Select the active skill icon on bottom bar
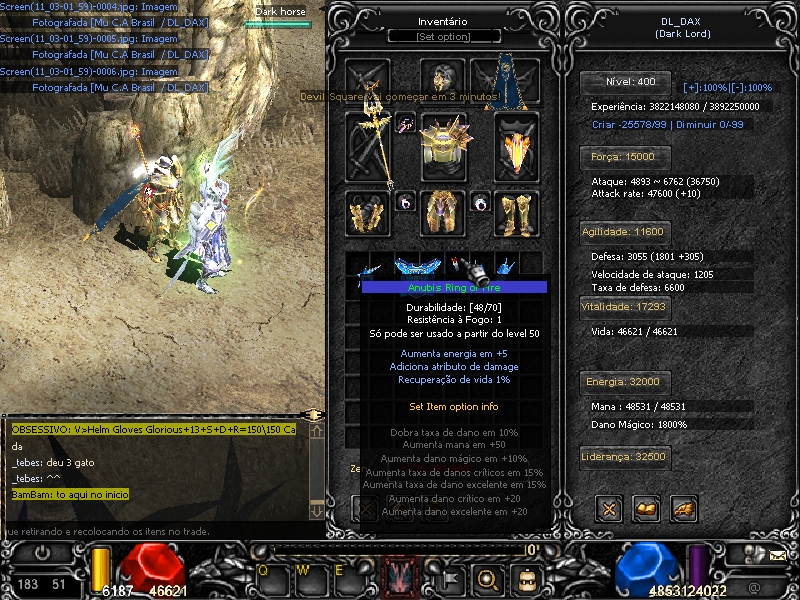This screenshot has height=600, width=800. point(399,575)
